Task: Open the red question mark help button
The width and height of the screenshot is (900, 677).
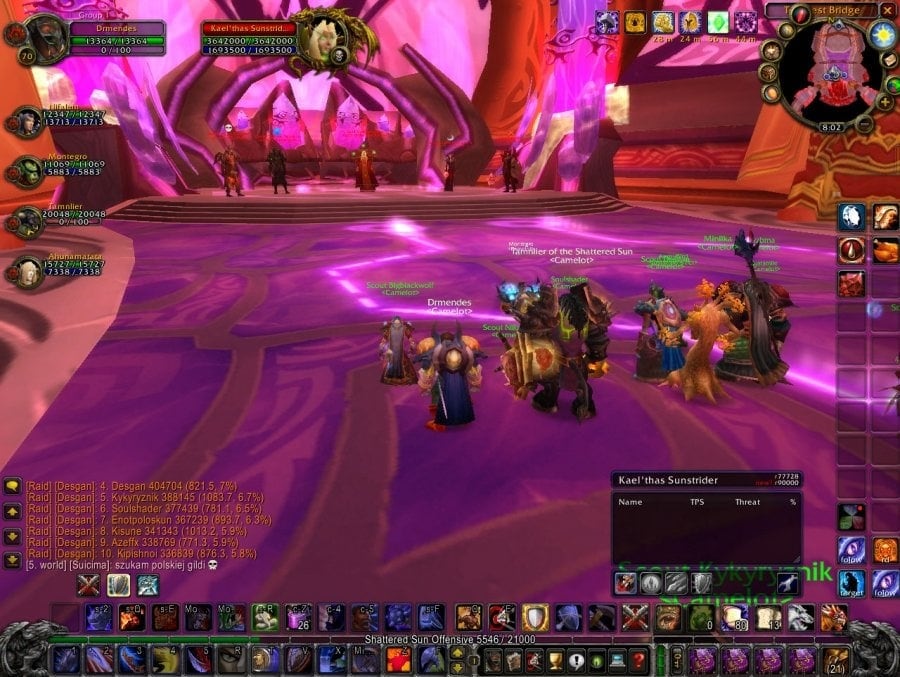Action: (x=639, y=659)
